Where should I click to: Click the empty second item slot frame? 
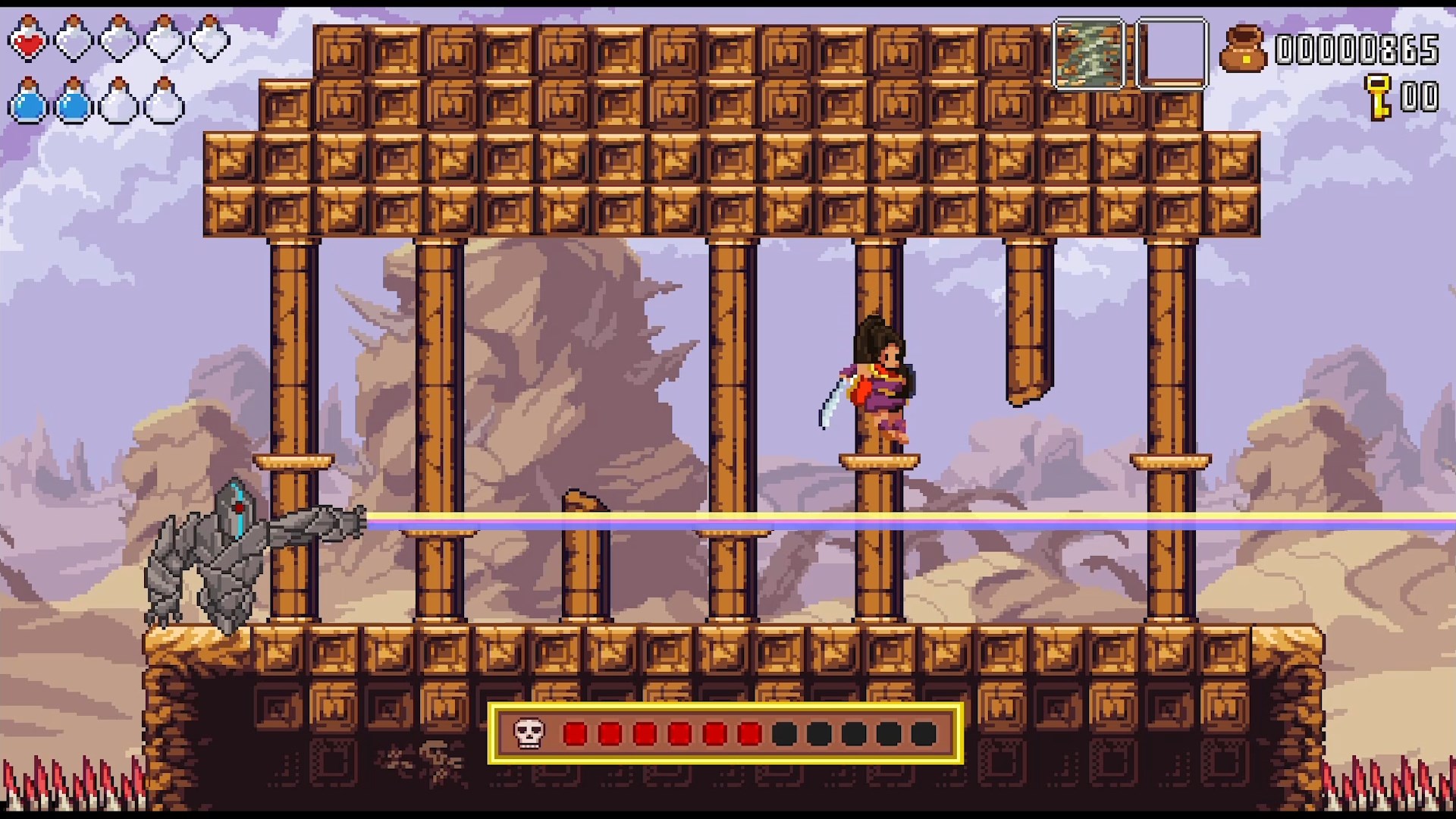[1170, 53]
